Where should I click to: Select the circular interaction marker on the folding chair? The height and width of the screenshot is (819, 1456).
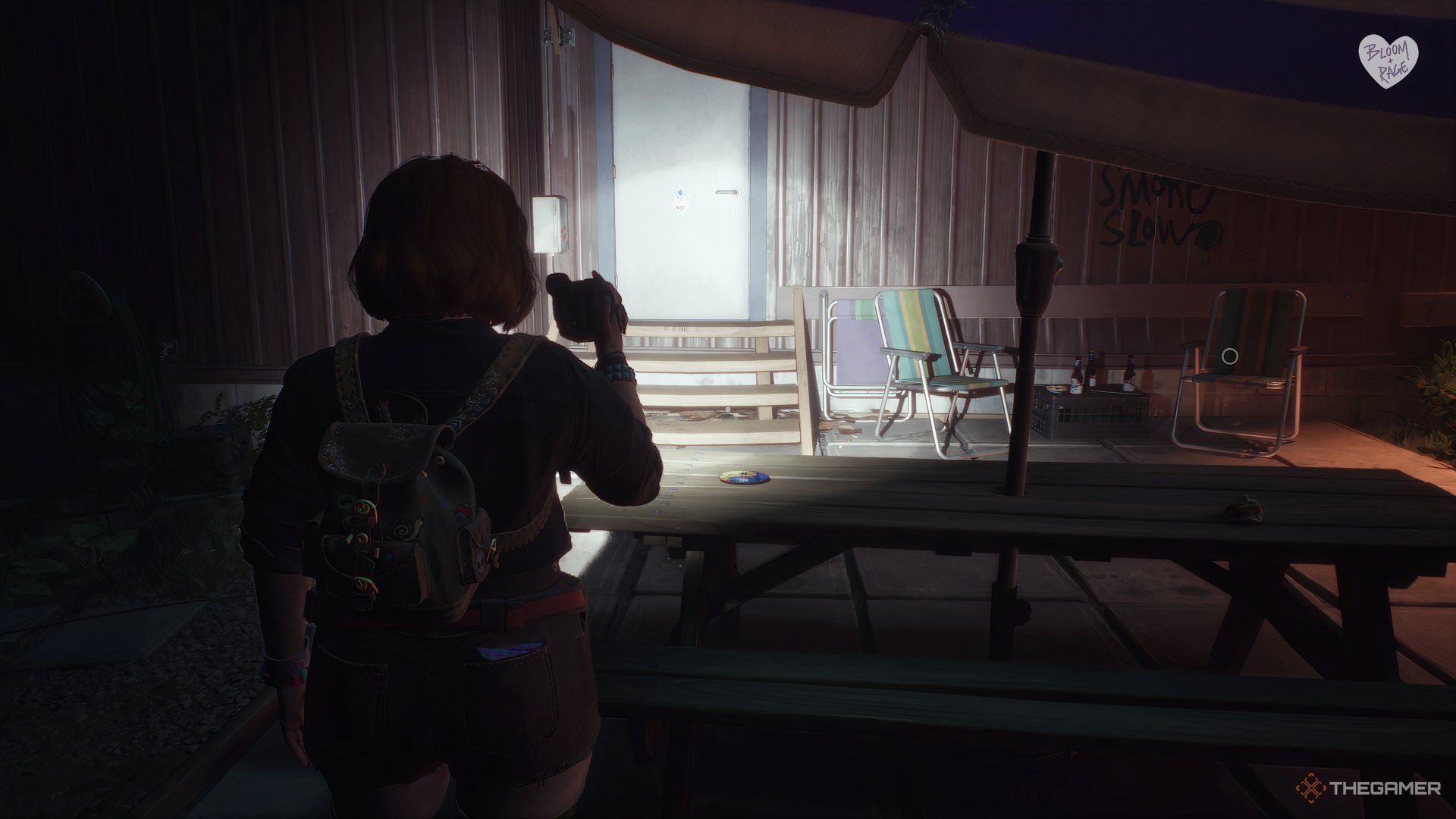tap(1230, 356)
